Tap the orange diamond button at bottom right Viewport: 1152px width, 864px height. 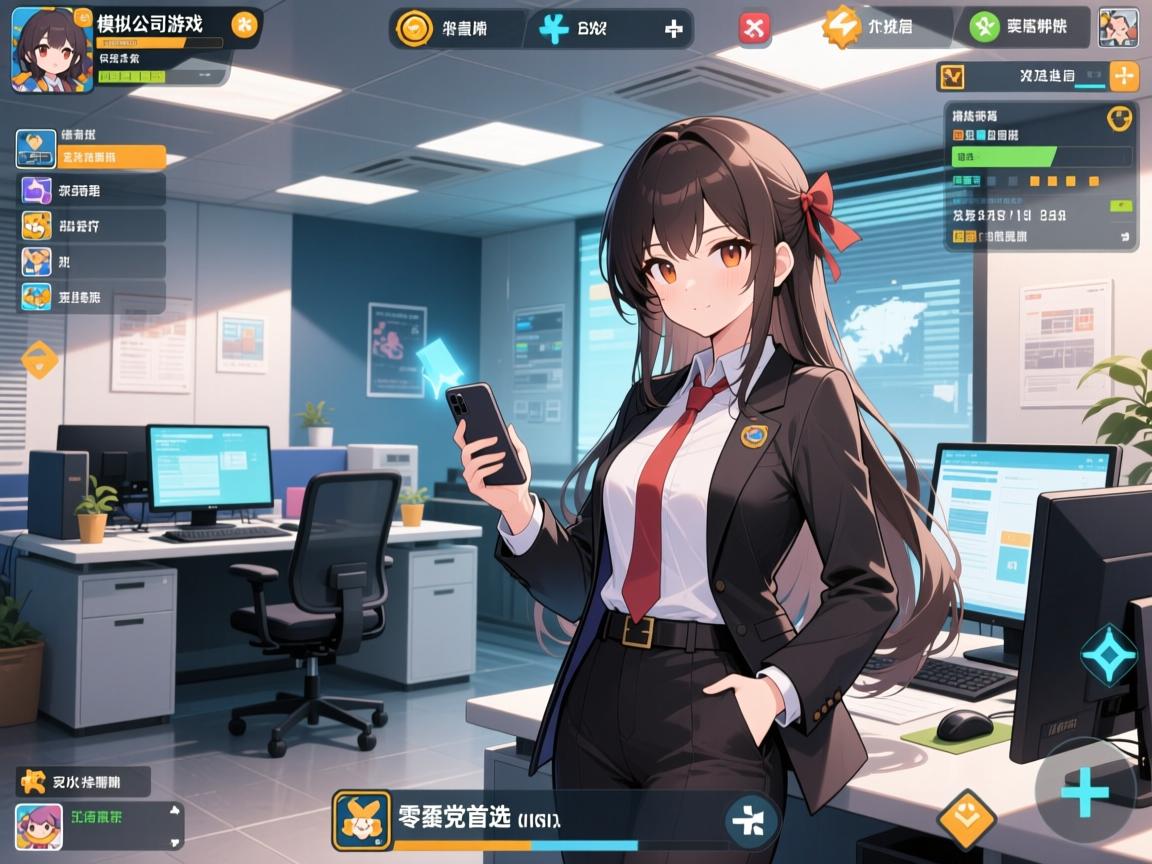[966, 819]
